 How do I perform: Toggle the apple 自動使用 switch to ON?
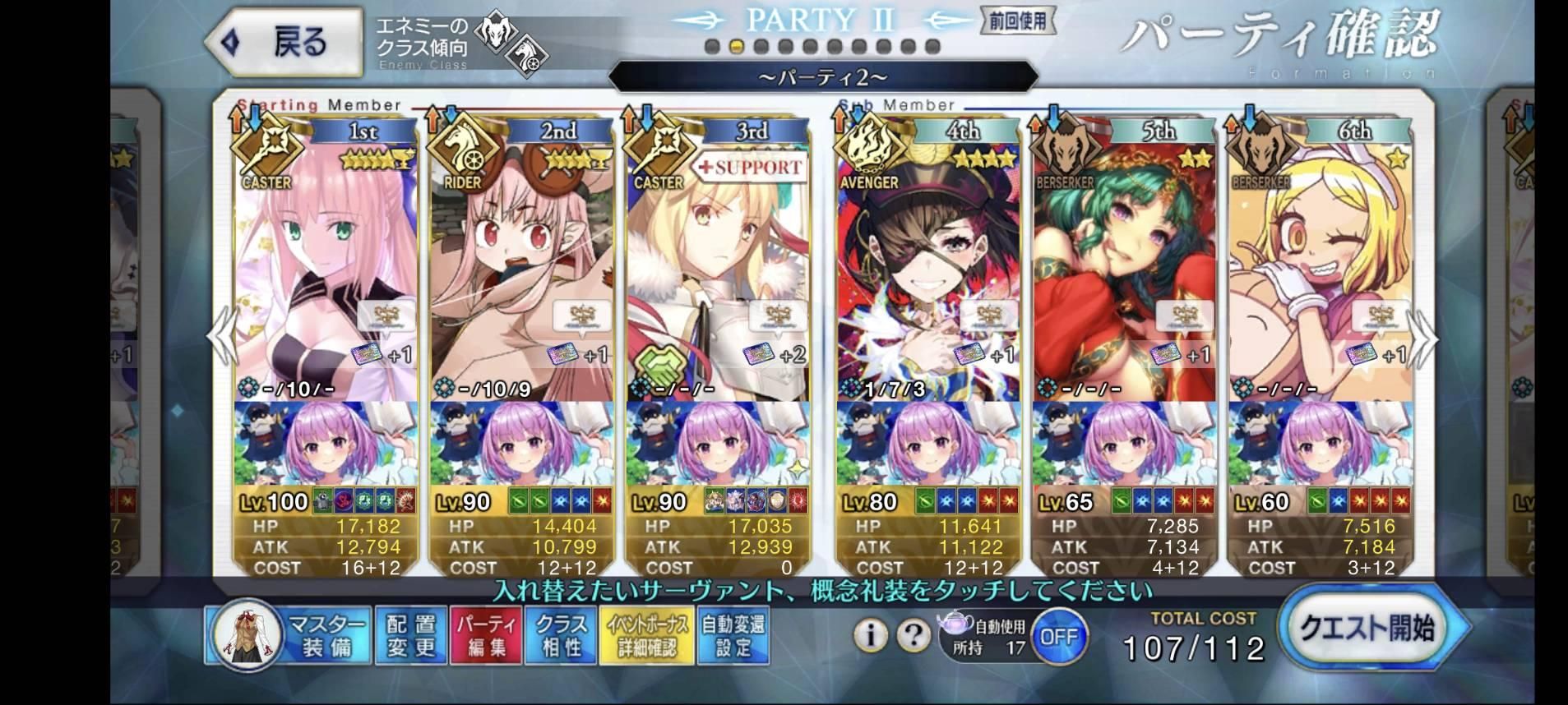point(1061,637)
